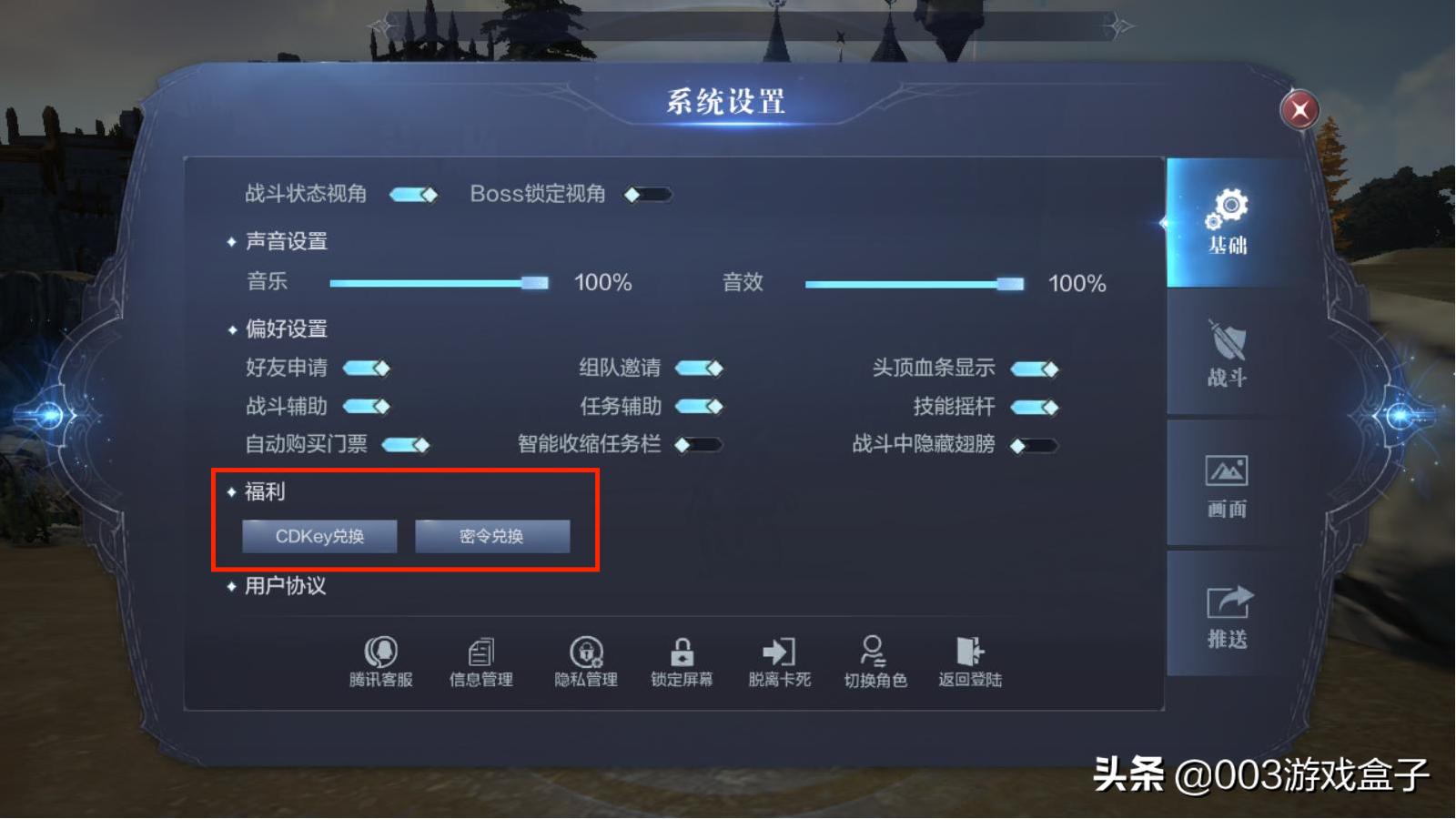Open 隐私管理 privacy settings
The image size is (1456, 819).
tap(585, 660)
